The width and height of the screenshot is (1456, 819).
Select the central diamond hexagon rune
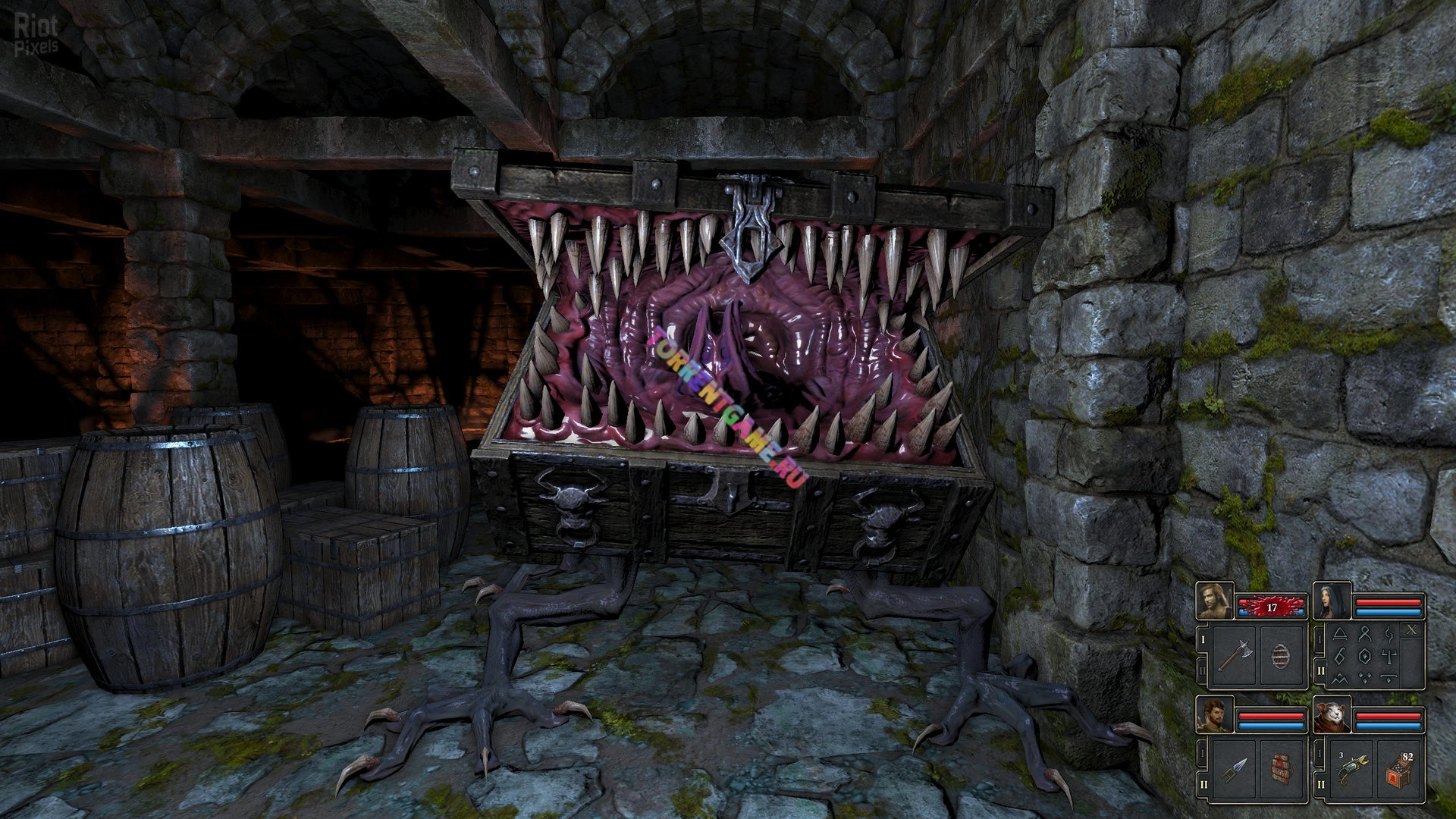pyautogui.click(x=1365, y=655)
